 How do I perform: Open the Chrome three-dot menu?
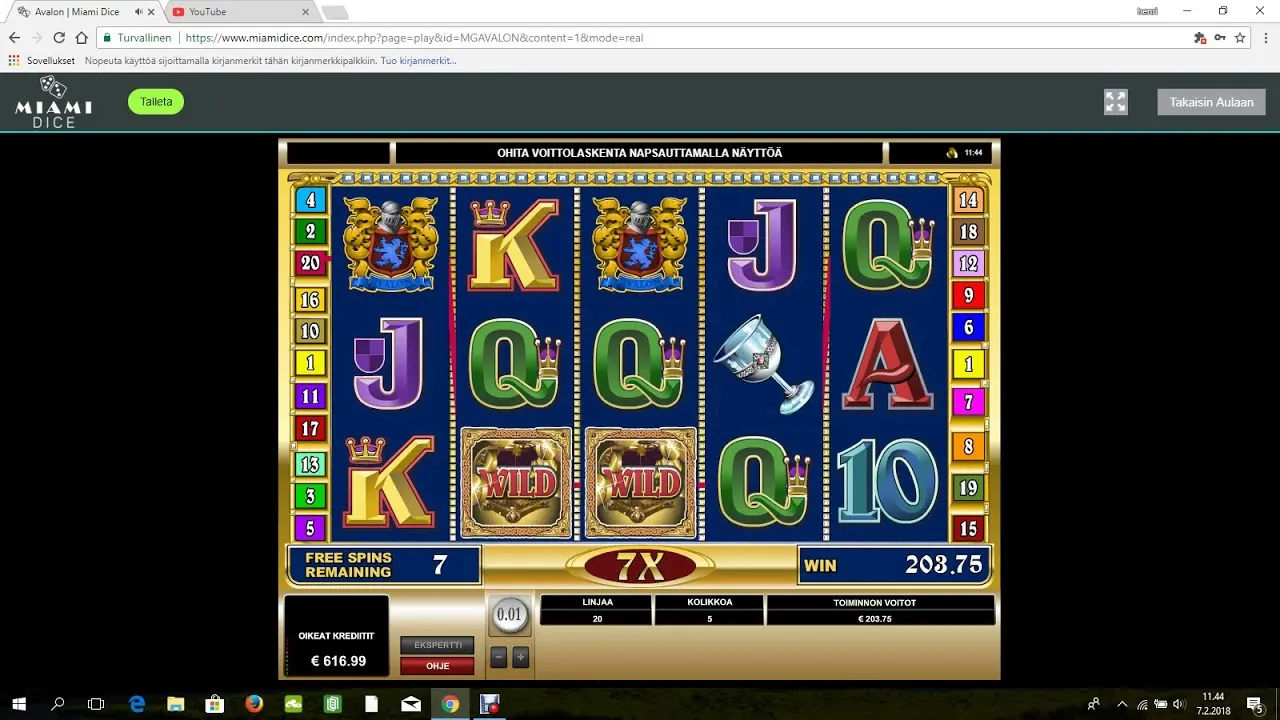point(1264,37)
